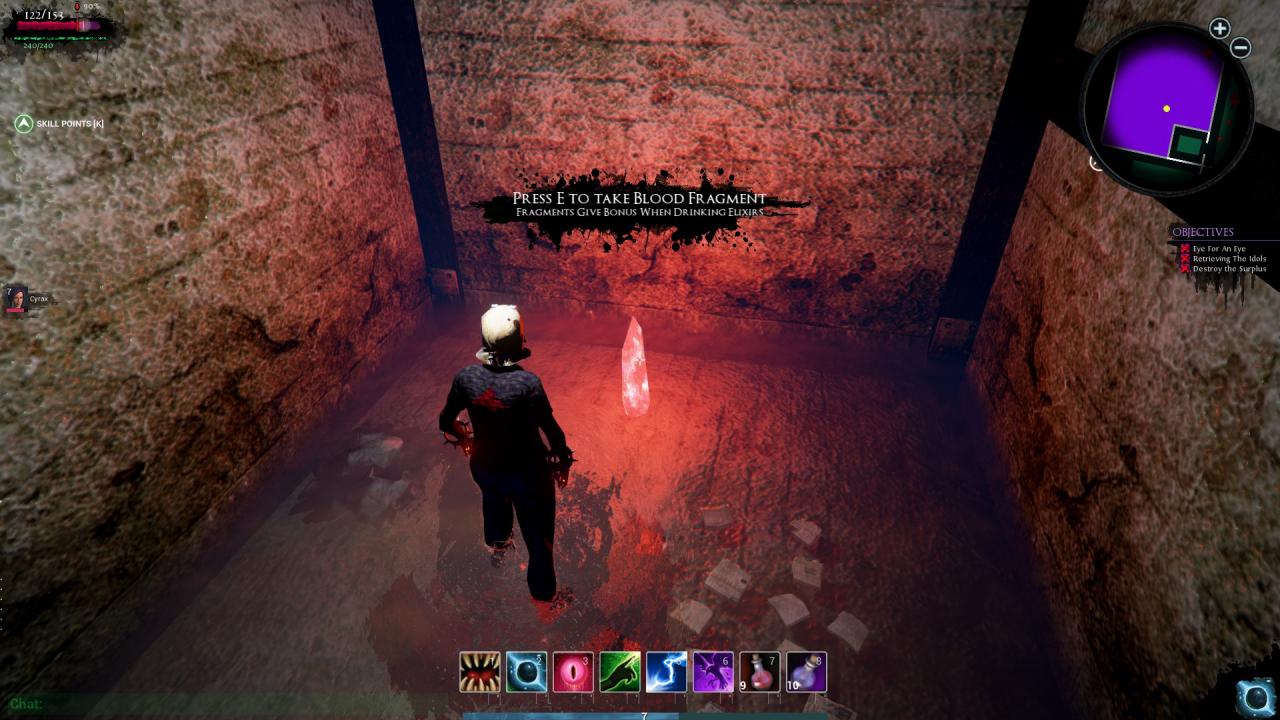The image size is (1280, 720).
Task: Use the purple raven ability
Action: pyautogui.click(x=713, y=672)
